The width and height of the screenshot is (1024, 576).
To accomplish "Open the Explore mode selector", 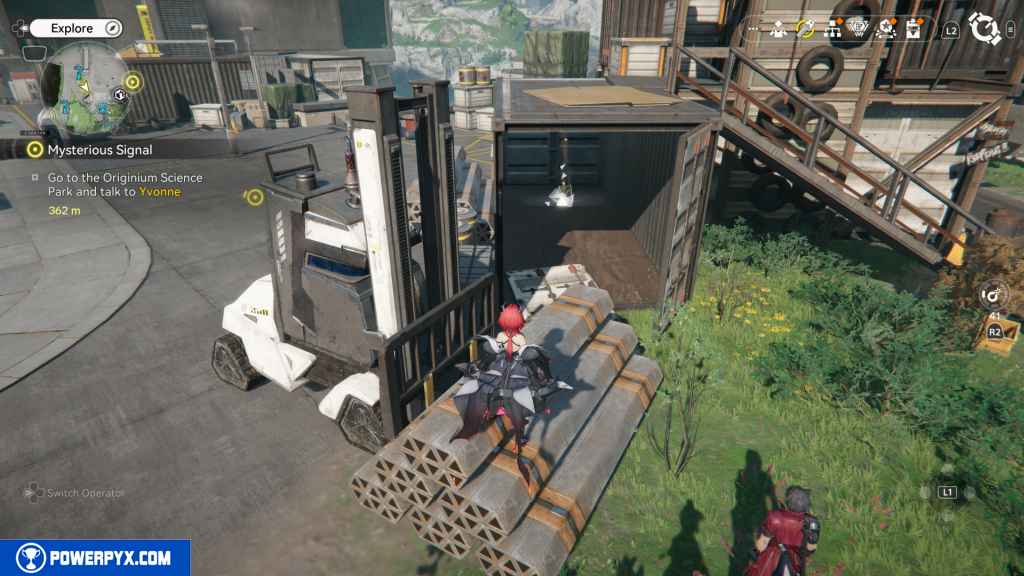I will (x=74, y=28).
